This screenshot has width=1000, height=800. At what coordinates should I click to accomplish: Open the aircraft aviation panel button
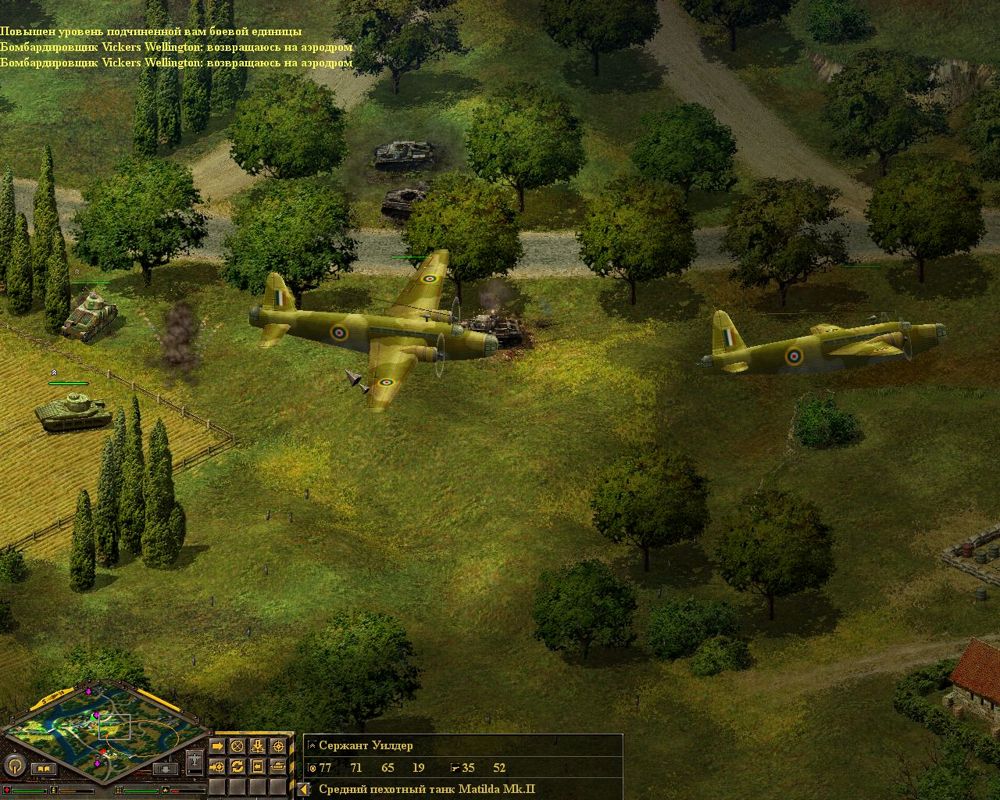tap(194, 761)
